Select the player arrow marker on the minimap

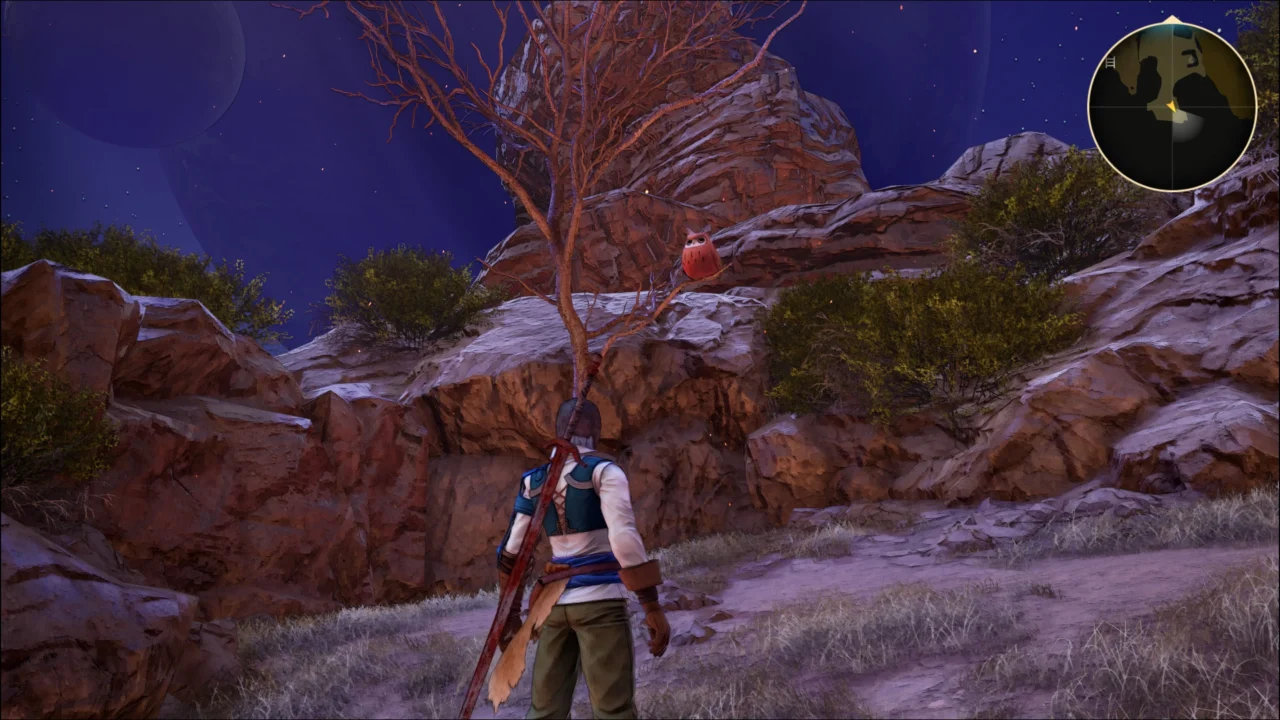1172,108
